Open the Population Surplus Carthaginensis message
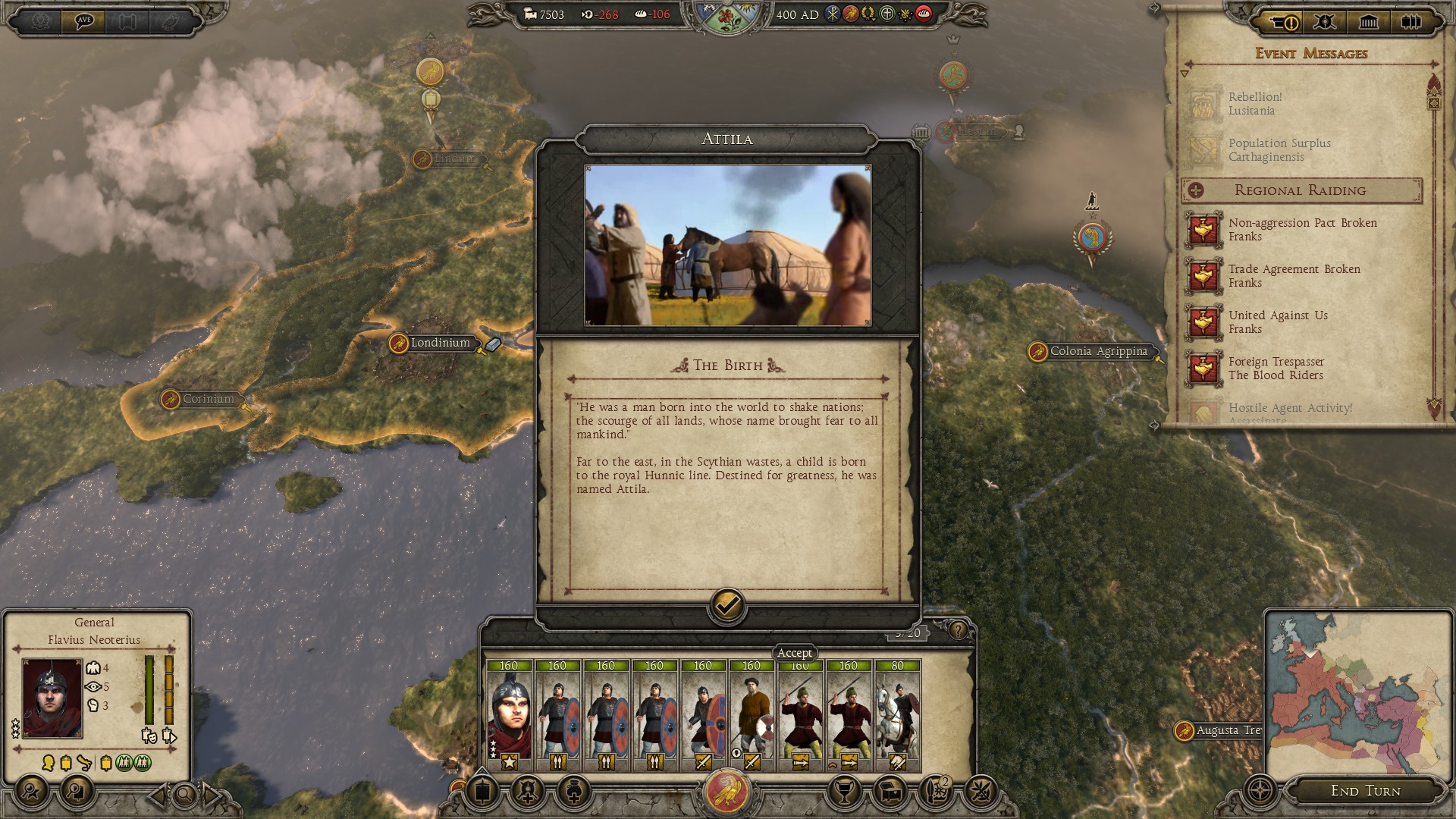 (x=1279, y=150)
